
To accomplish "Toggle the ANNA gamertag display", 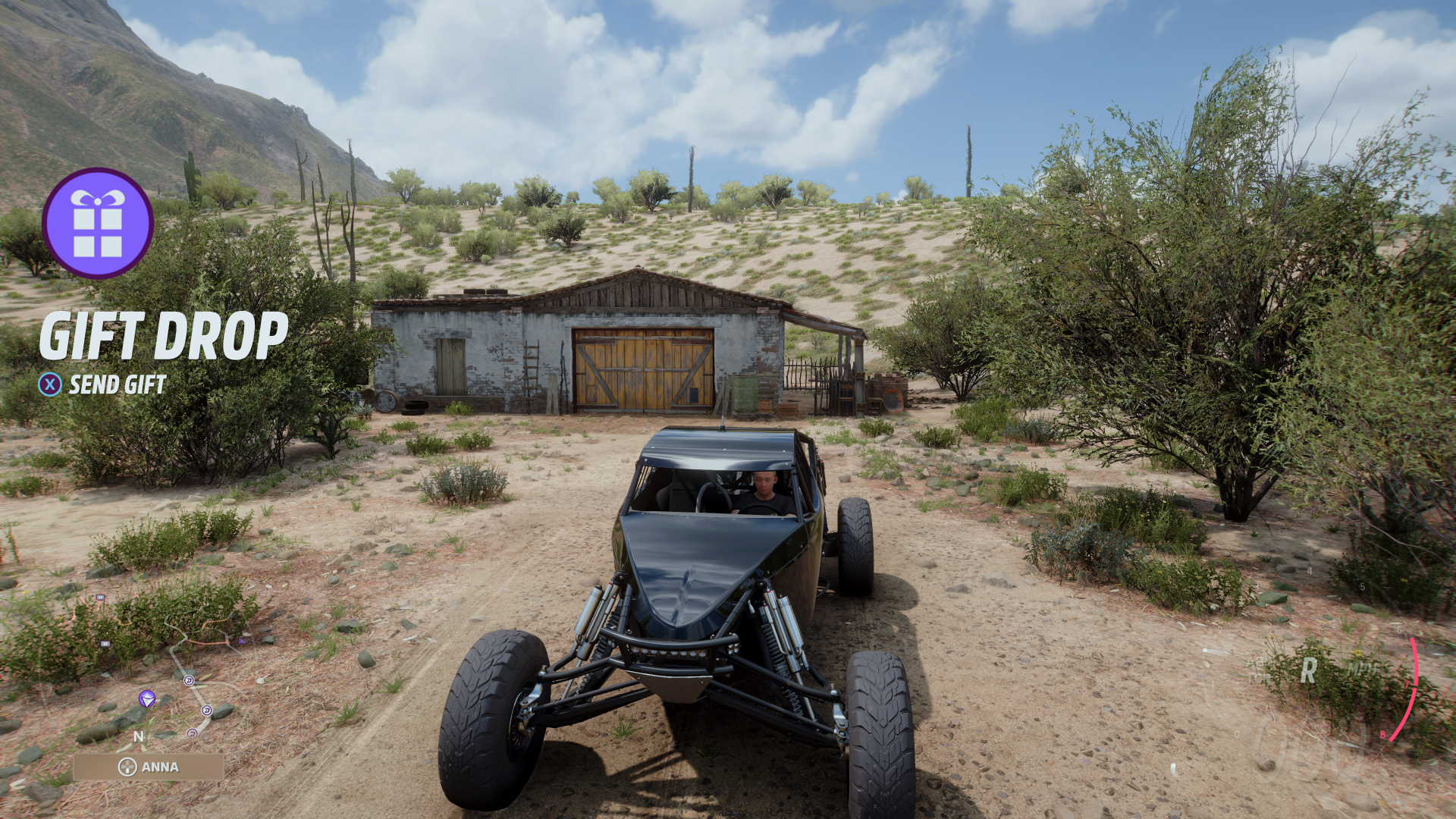I will [x=161, y=767].
